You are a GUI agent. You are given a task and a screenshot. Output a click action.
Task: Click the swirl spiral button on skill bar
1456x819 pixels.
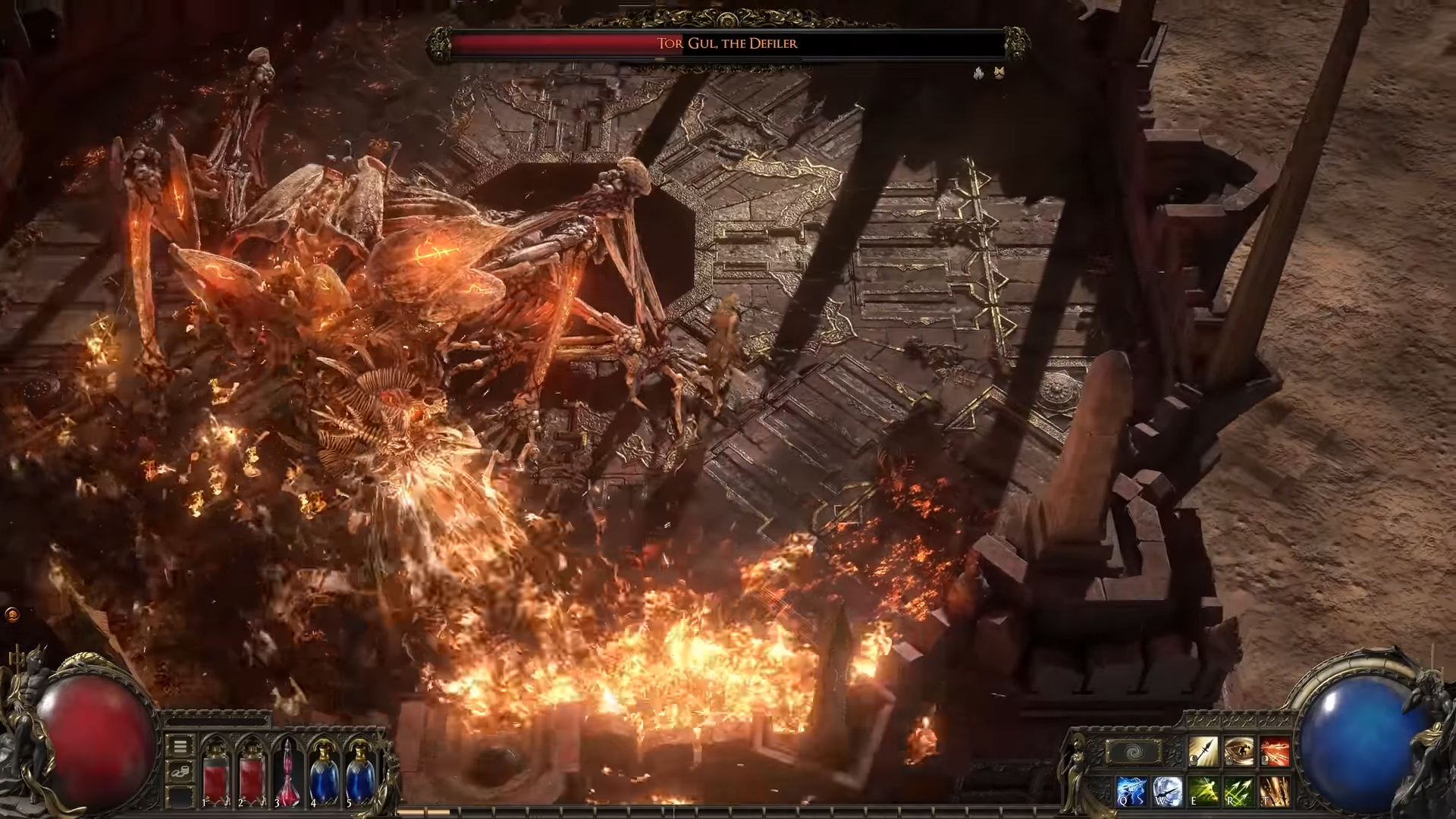click(1134, 752)
